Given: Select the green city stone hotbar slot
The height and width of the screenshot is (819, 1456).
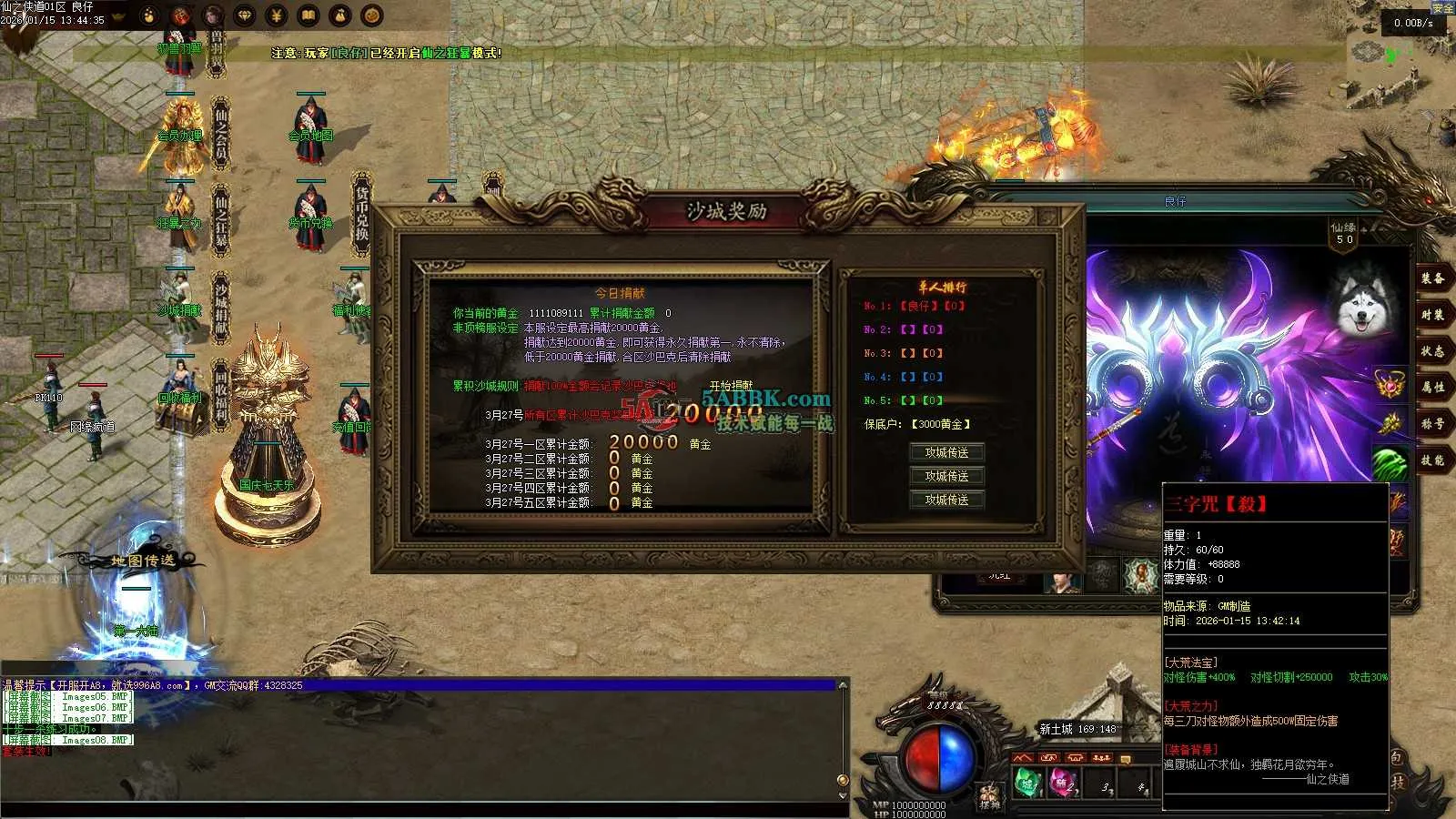Looking at the screenshot, I should click(x=1027, y=784).
